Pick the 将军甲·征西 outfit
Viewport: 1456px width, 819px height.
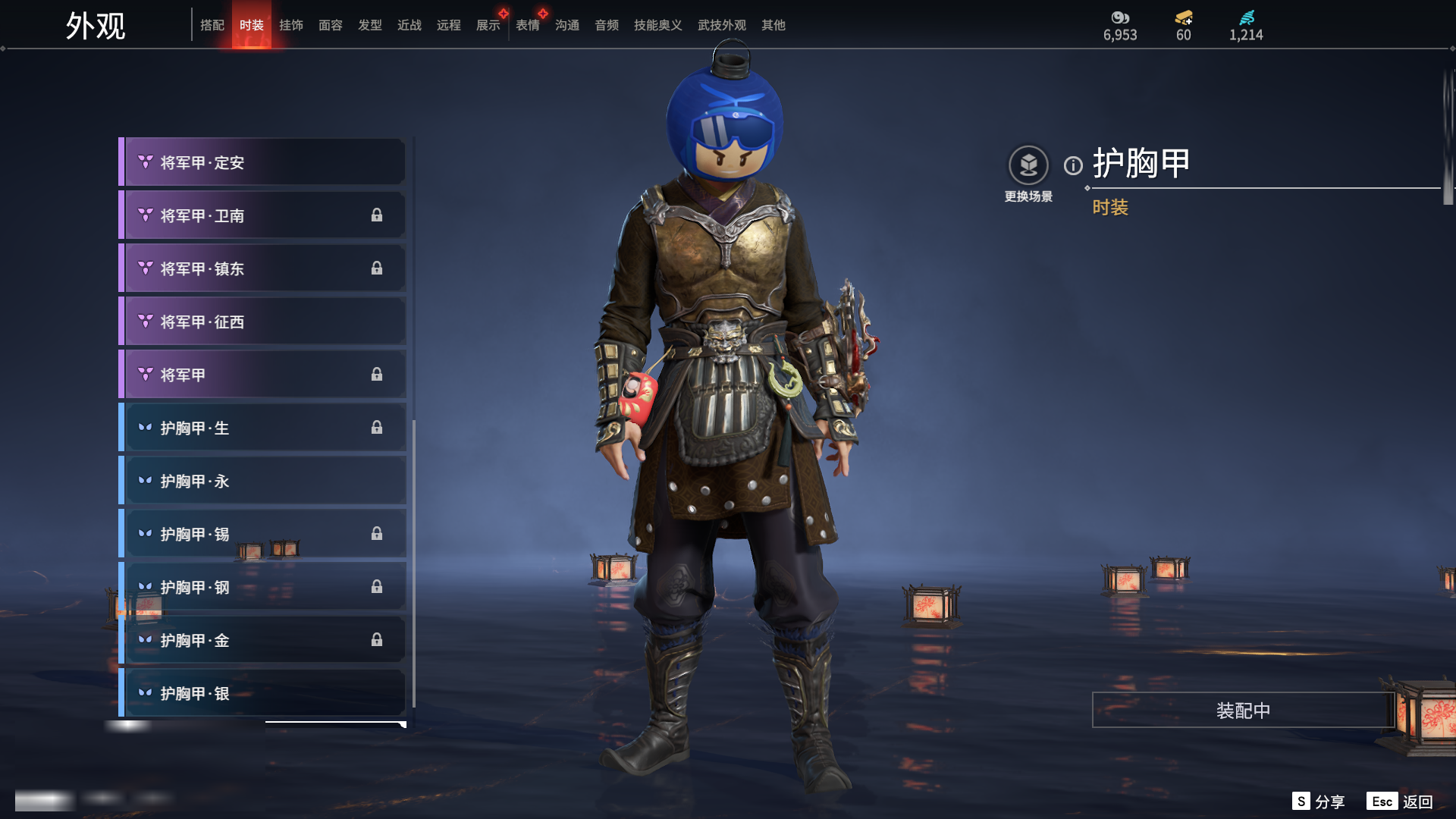262,322
